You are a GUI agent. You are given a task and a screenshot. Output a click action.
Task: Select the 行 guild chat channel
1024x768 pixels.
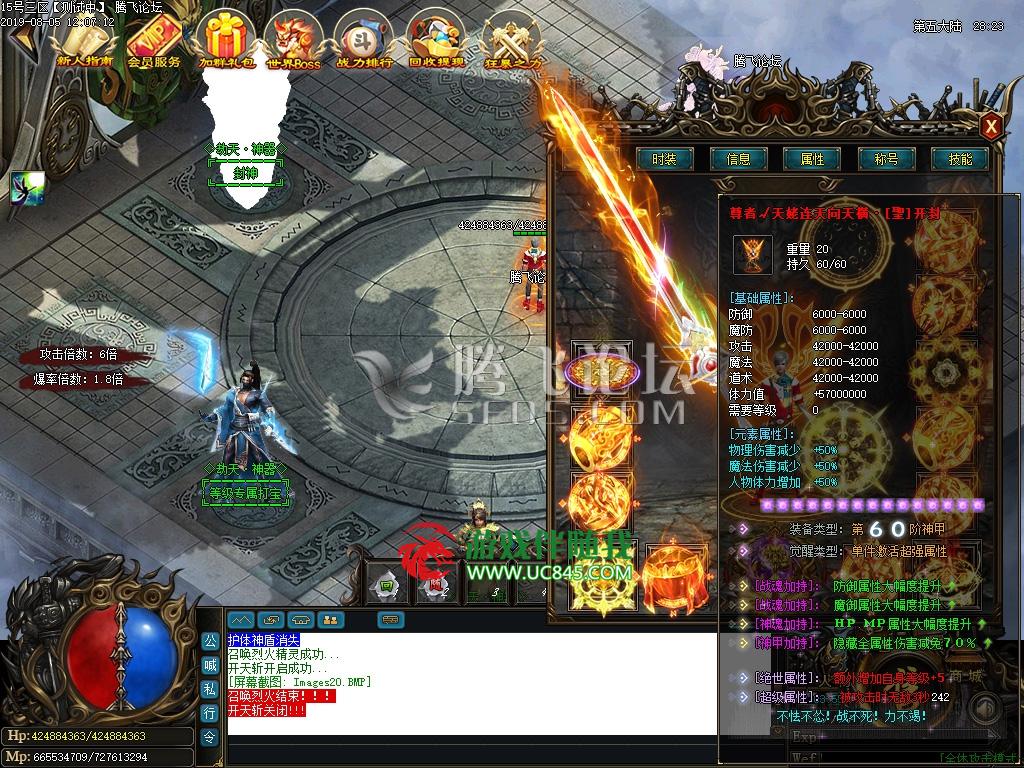click(x=210, y=713)
